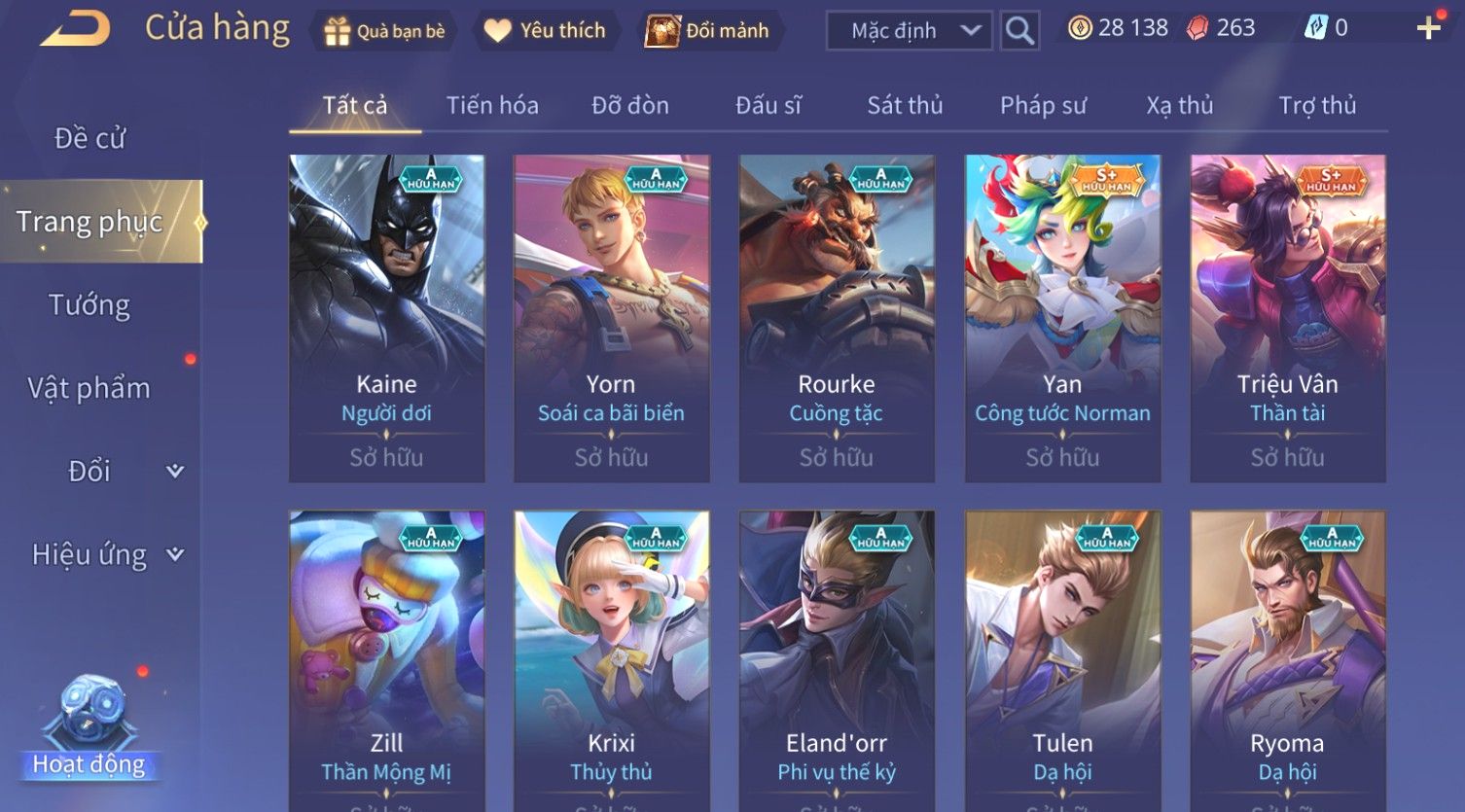Screen dimensions: 1465x812
Task: Expand the Mặc định sort dropdown
Action: tap(909, 31)
